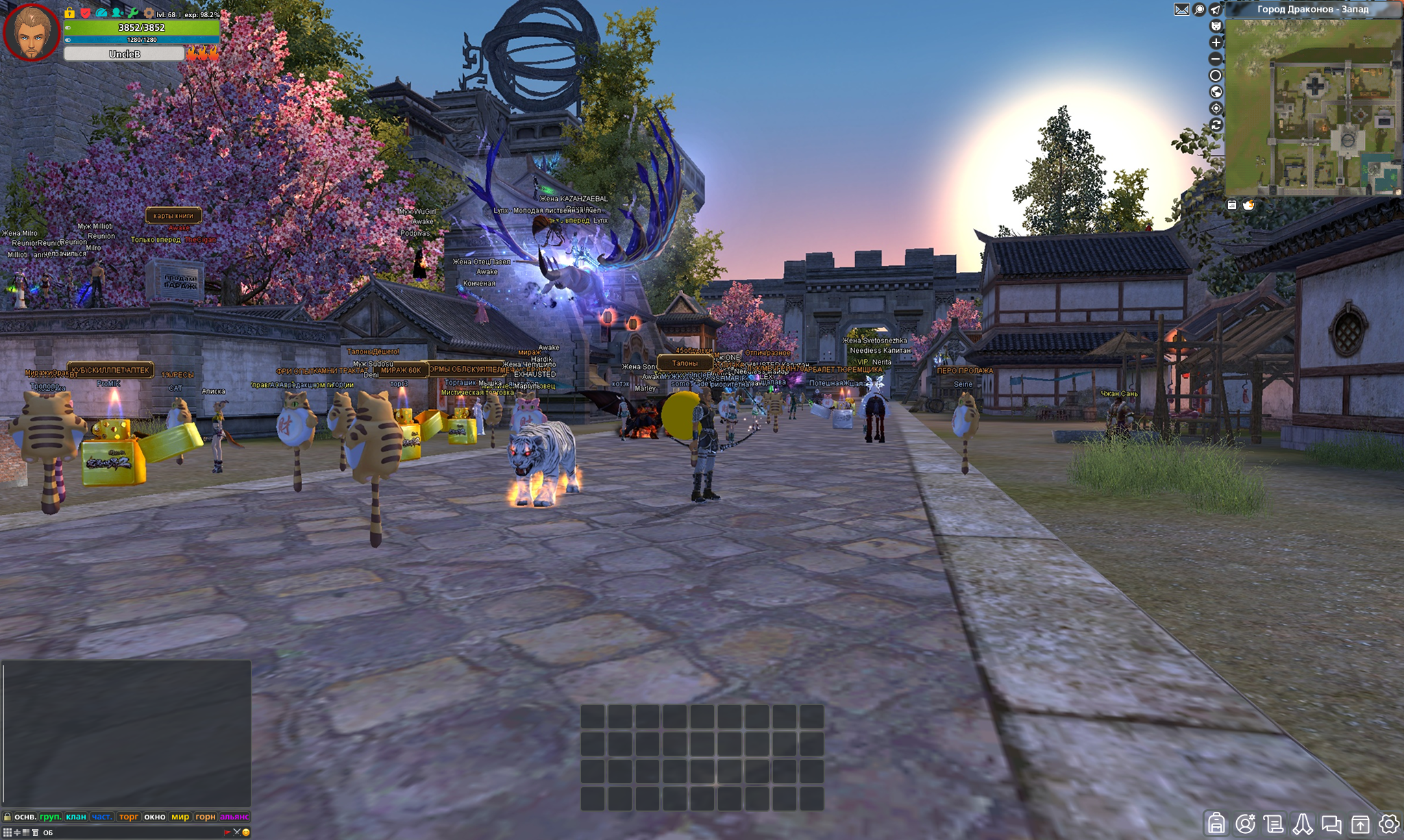Open the quest scroll icon
The width and height of the screenshot is (1404, 840).
click(x=1274, y=824)
